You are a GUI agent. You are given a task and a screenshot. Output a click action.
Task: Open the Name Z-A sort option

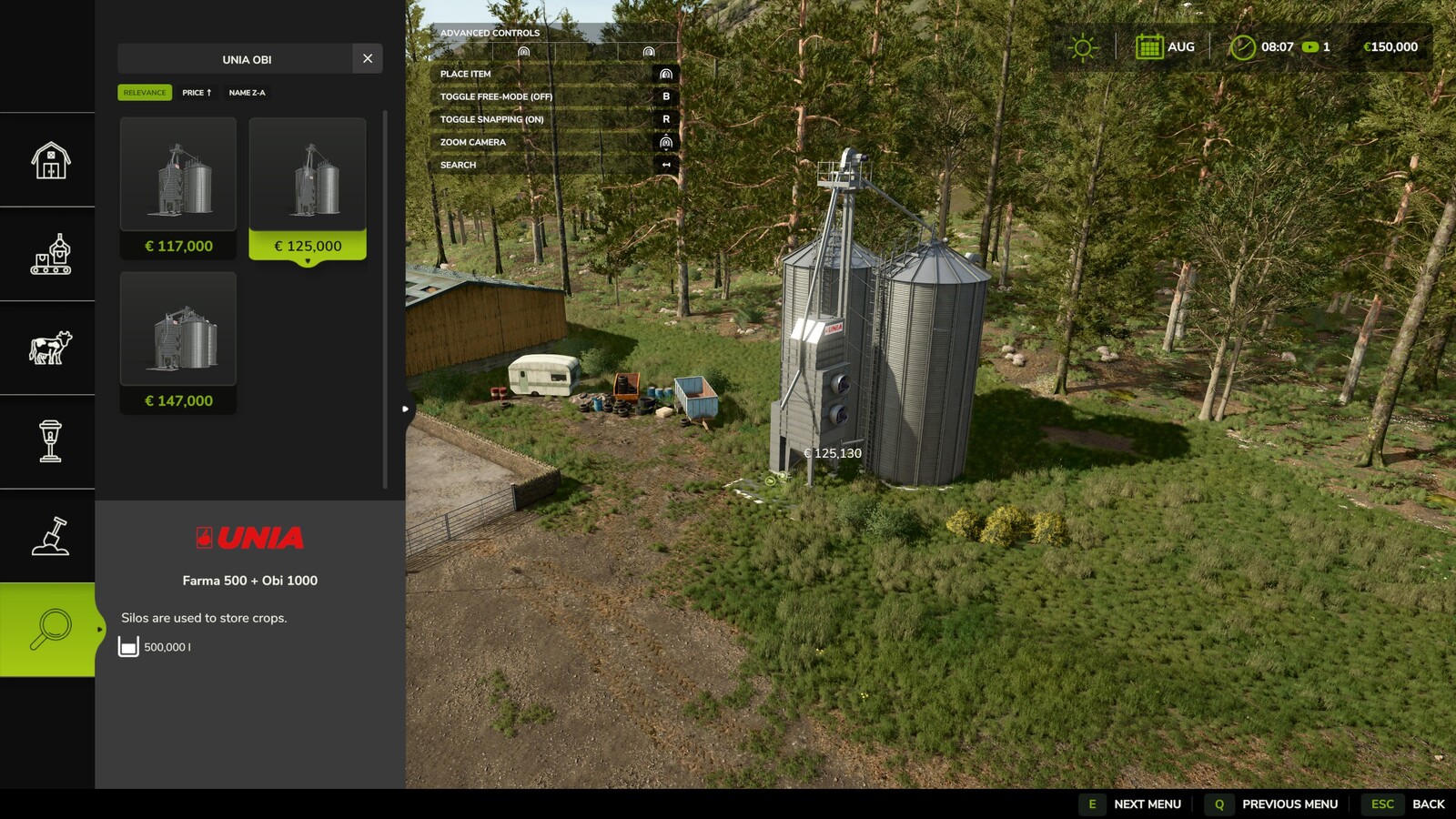point(246,92)
